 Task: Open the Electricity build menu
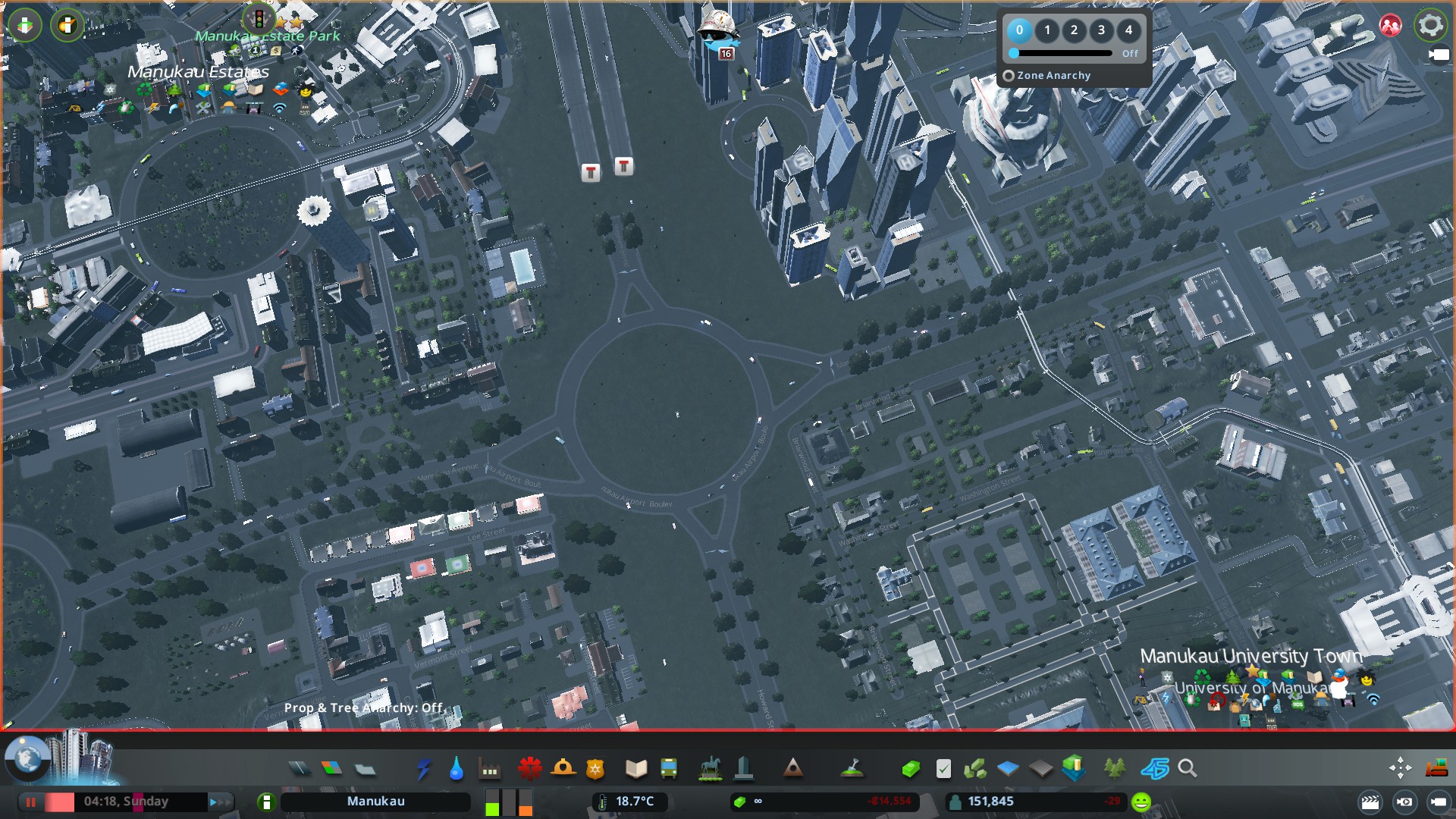423,769
